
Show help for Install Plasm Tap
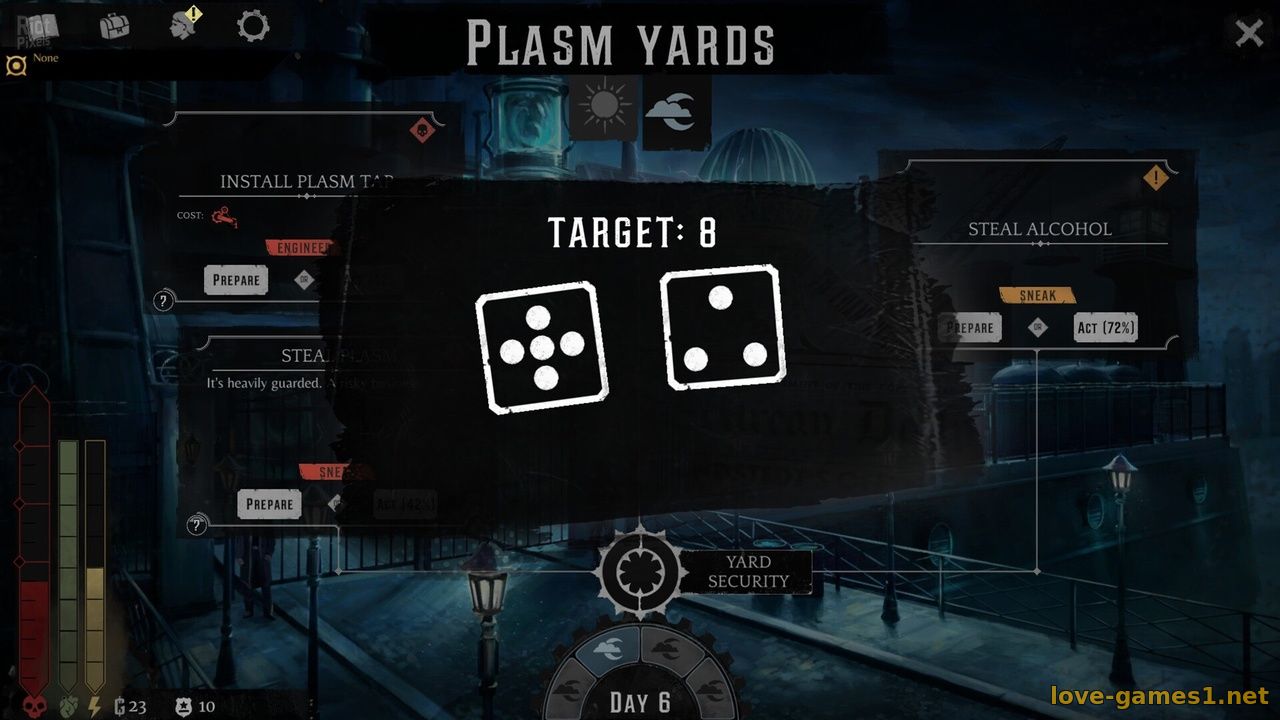click(164, 301)
